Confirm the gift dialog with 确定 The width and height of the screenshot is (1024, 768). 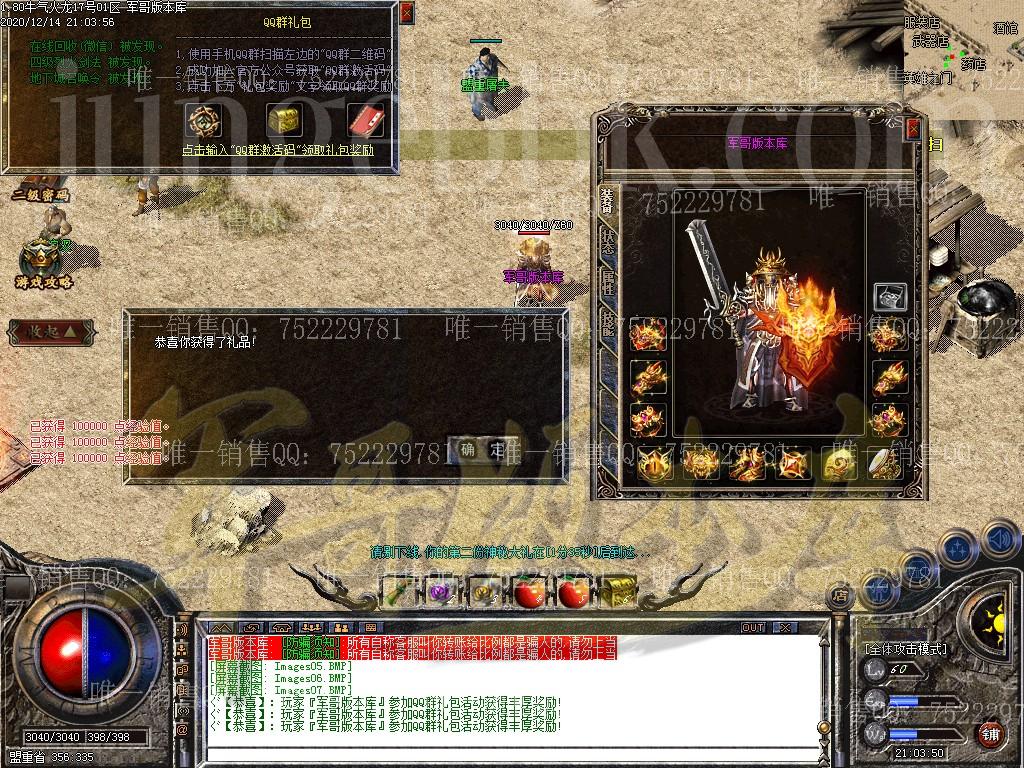pyautogui.click(x=483, y=450)
